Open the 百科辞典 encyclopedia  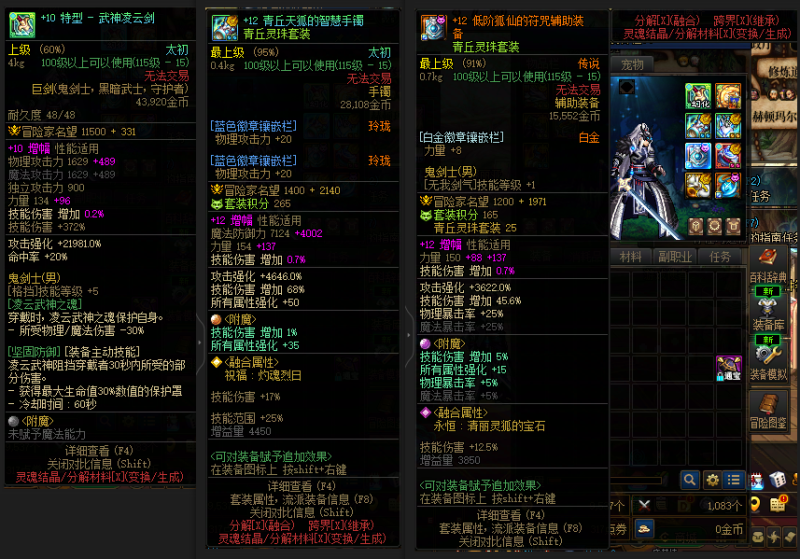[x=768, y=264]
